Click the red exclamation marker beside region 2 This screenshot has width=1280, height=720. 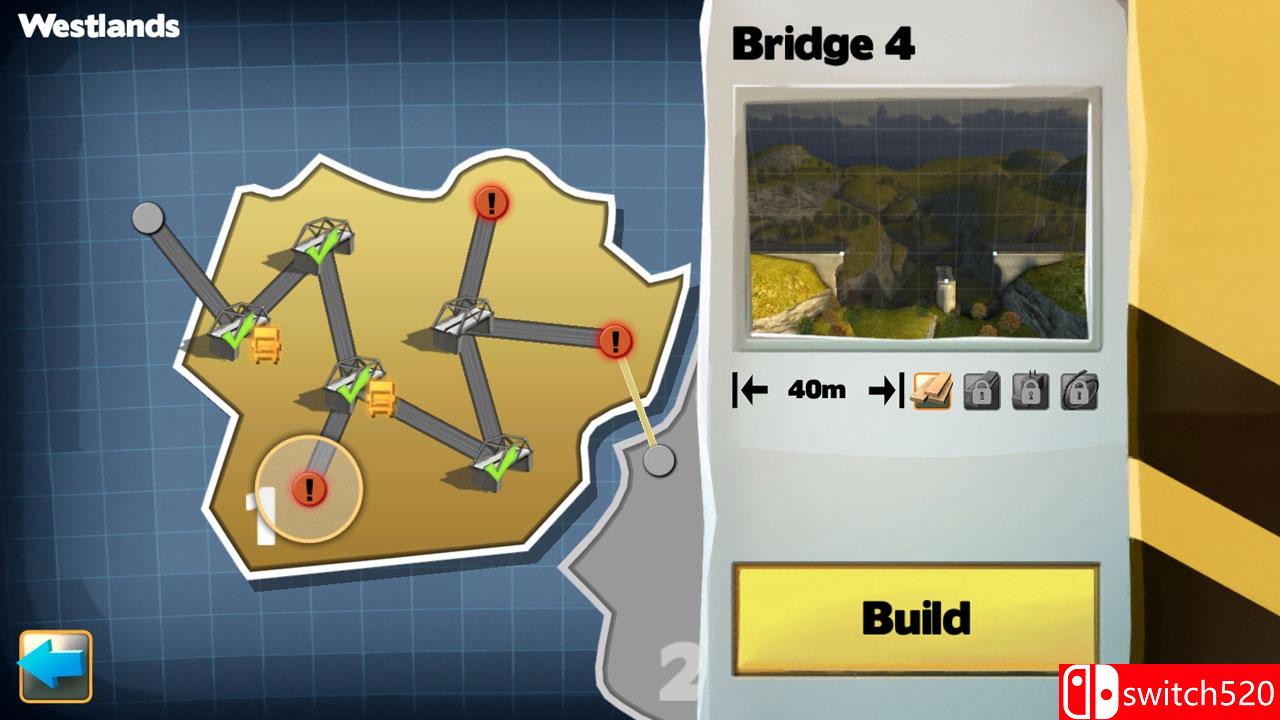[614, 340]
